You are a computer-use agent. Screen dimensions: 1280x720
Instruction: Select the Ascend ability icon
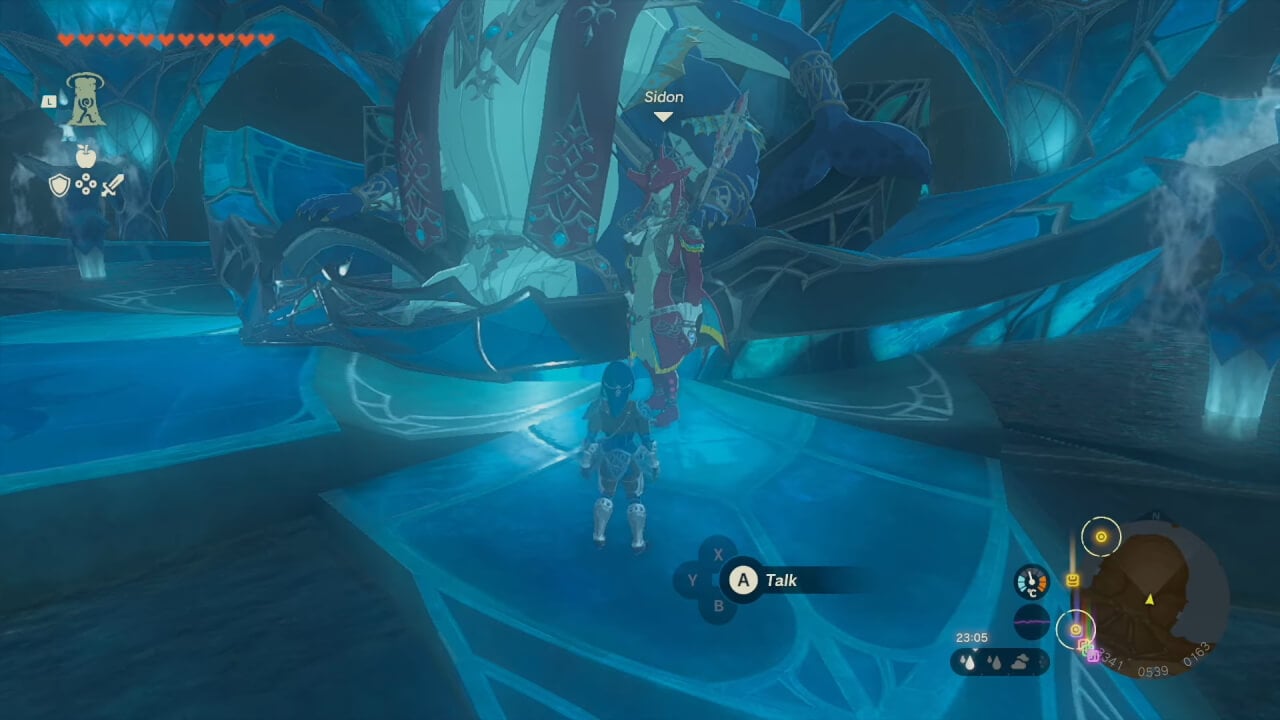[x=86, y=101]
